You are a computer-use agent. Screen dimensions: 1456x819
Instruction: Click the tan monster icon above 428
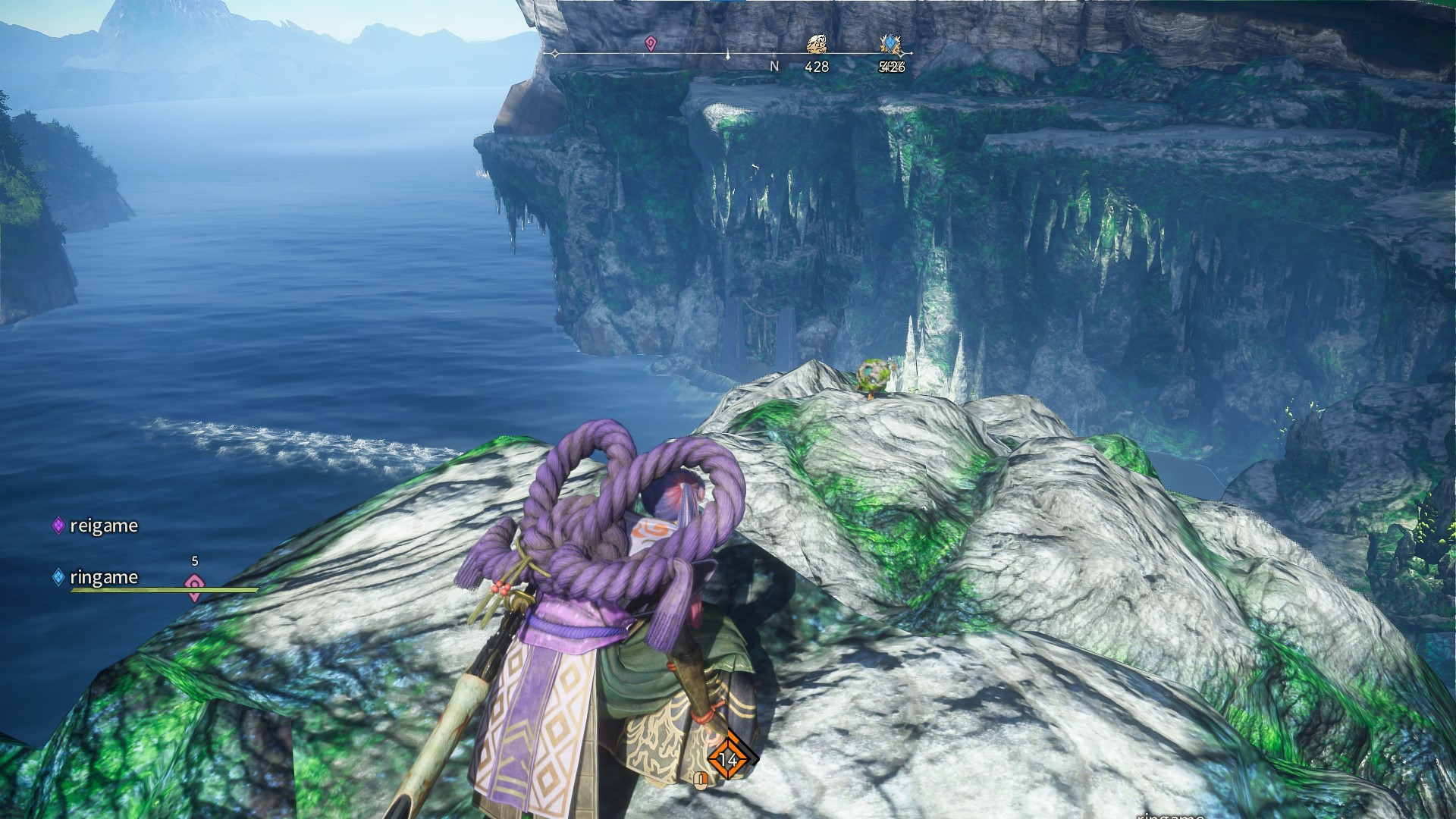coord(816,45)
